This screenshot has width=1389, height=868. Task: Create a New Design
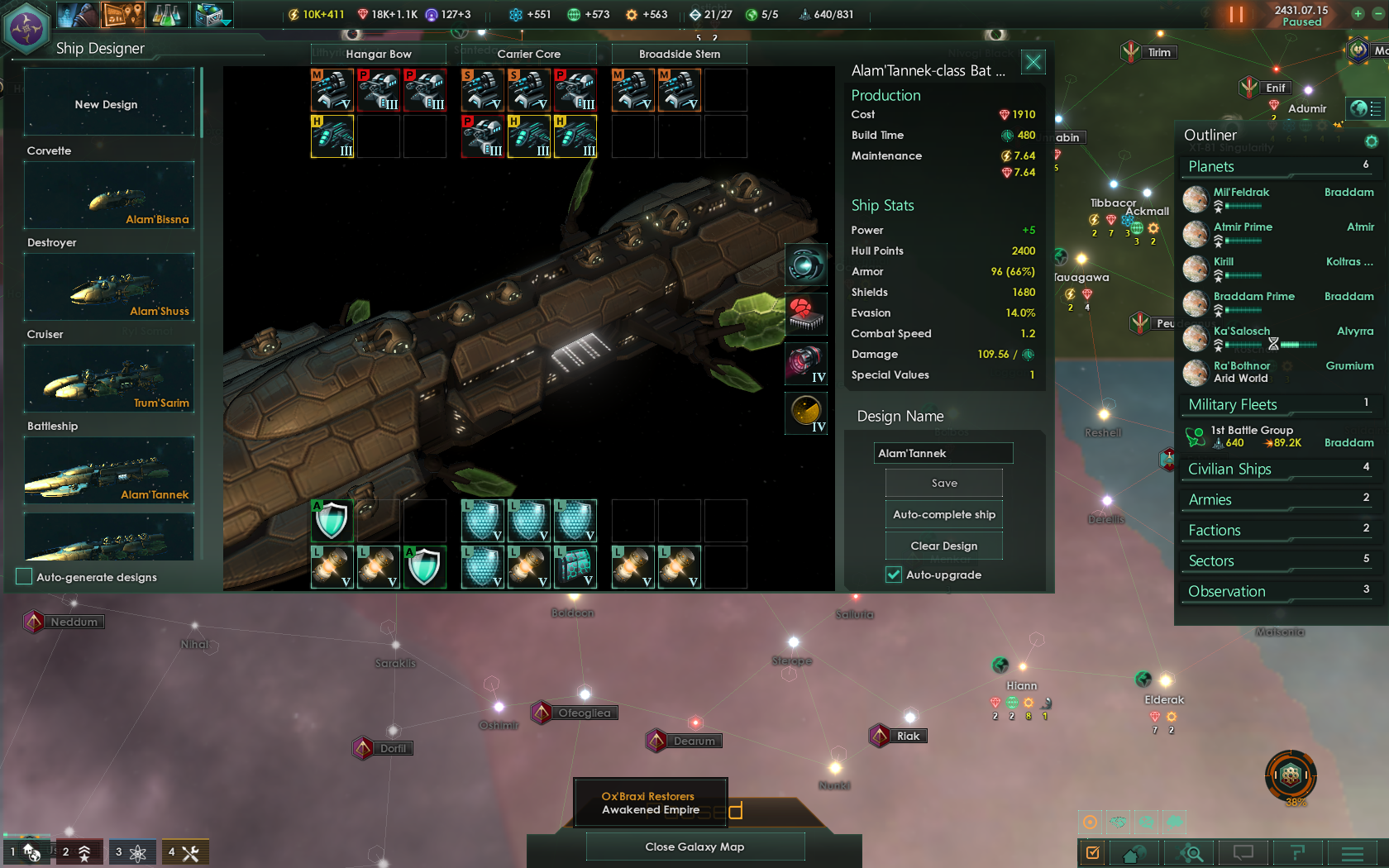click(108, 104)
